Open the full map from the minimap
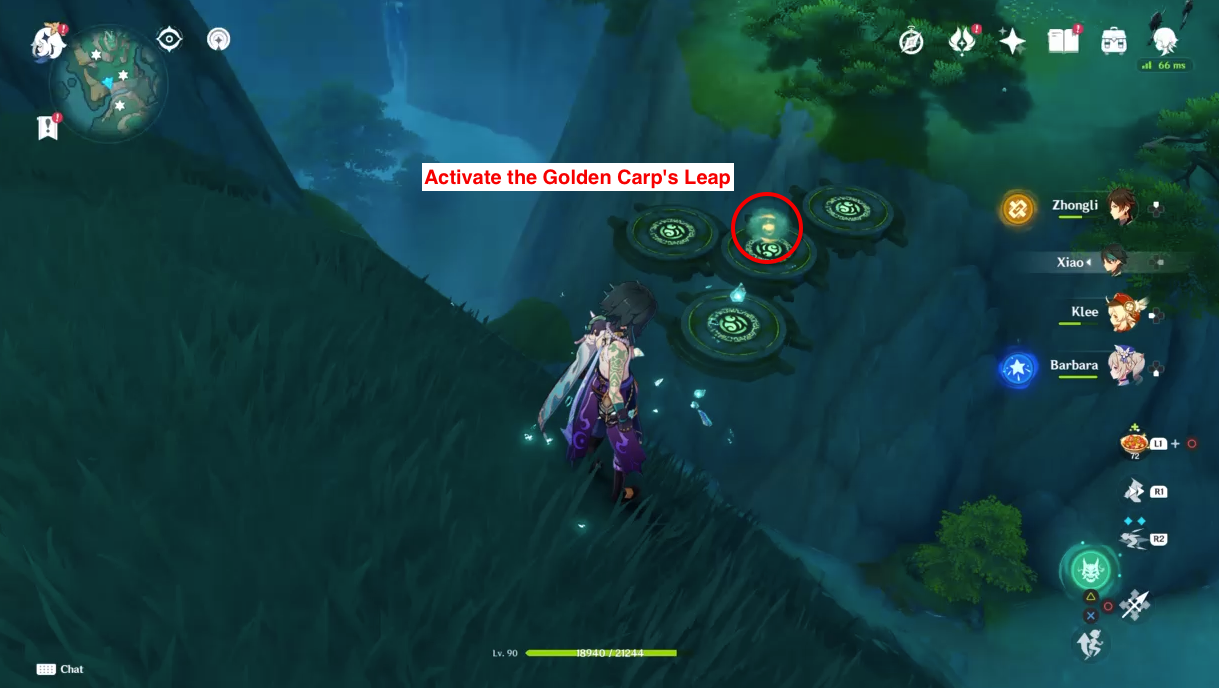Image resolution: width=1219 pixels, height=688 pixels. (110, 78)
